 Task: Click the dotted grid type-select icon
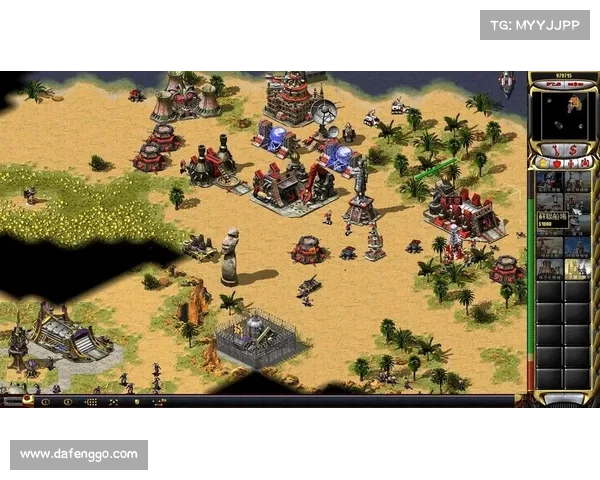[x=91, y=401]
